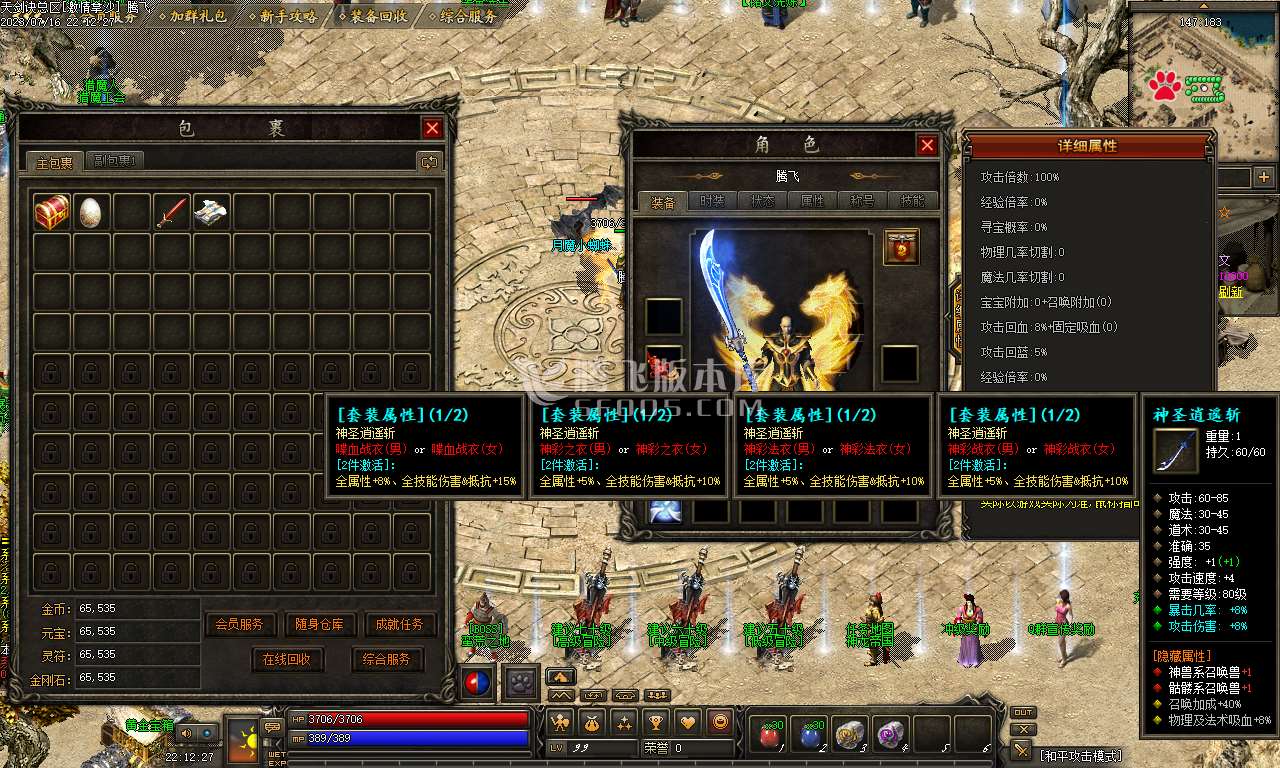Select the white egg item in the bag
Screen dimensions: 1280x768
(x=91, y=212)
